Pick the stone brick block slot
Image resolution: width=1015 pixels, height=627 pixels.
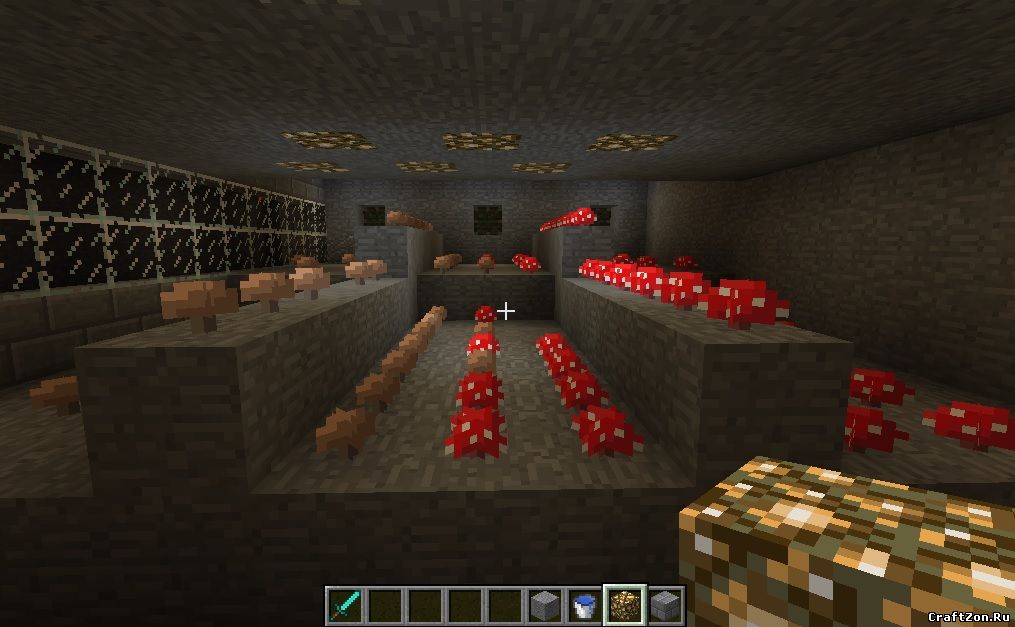pos(665,605)
